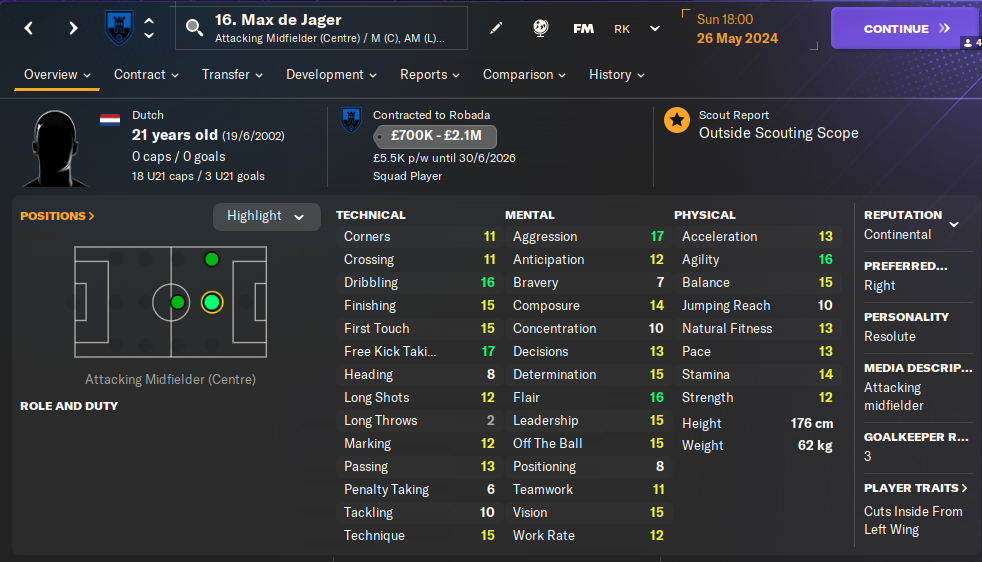Open the Comparison tab menu
982x562 pixels.
pos(524,75)
